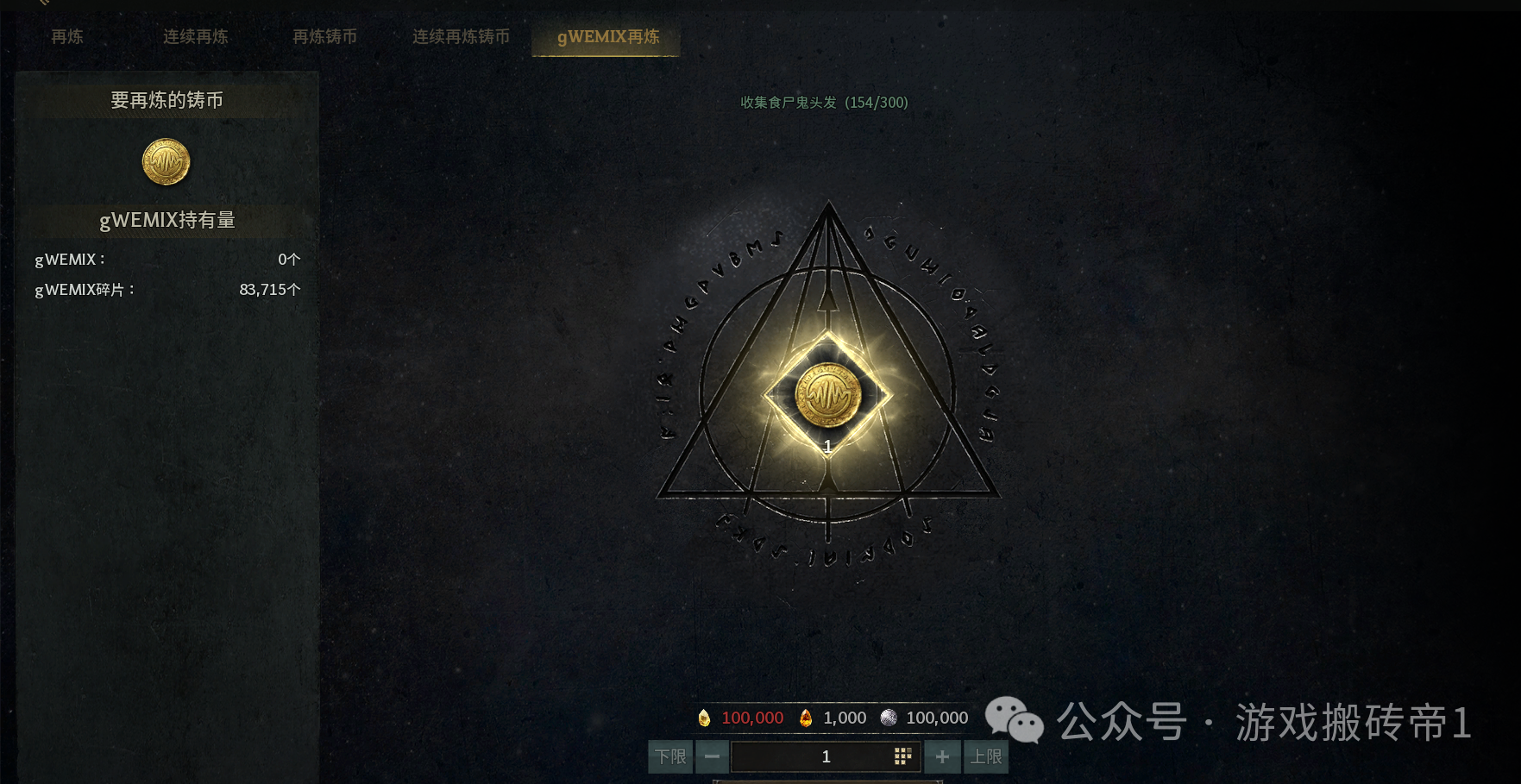Screen dimensions: 1521x784
Task: Click the 收集食尸鬼头发 quest tracker
Action: 824,103
